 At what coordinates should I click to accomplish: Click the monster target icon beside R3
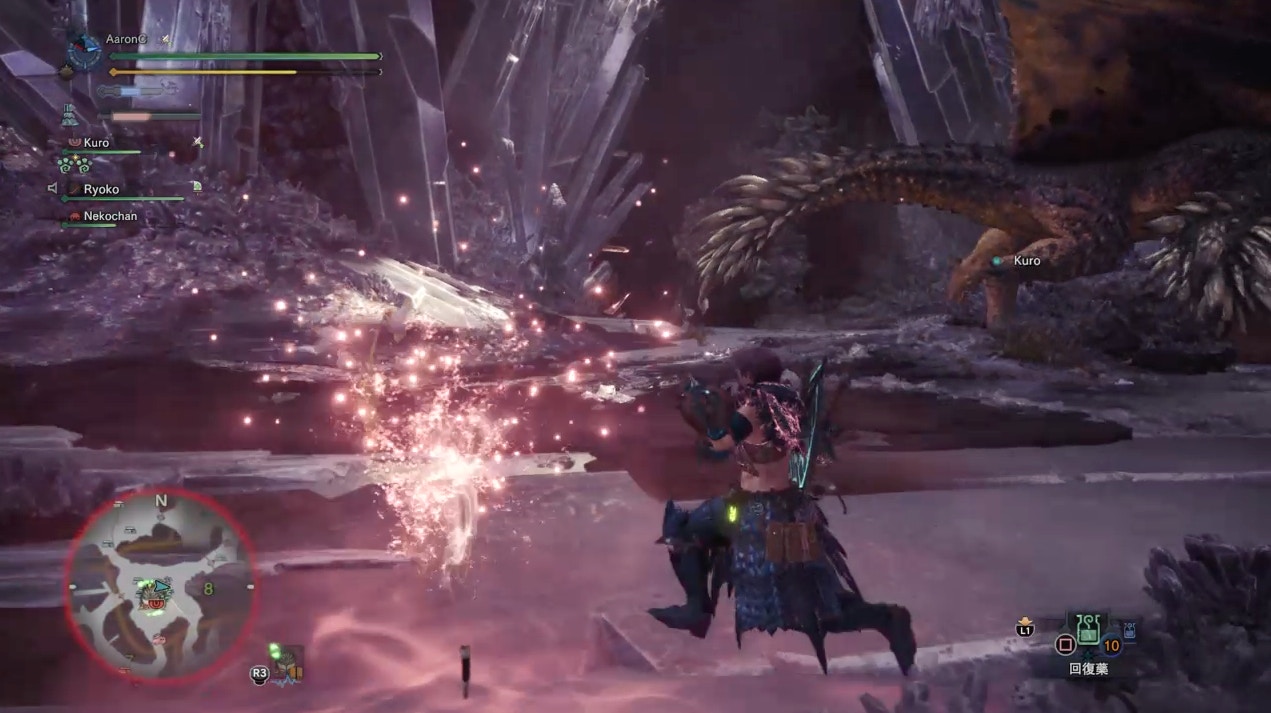point(289,661)
